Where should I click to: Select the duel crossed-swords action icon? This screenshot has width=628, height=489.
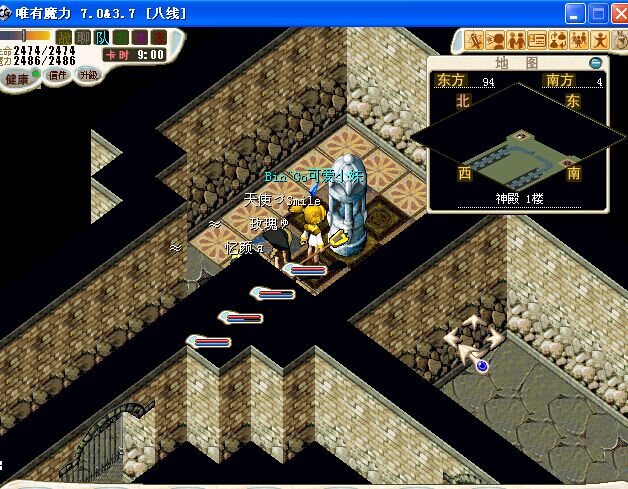coord(474,41)
